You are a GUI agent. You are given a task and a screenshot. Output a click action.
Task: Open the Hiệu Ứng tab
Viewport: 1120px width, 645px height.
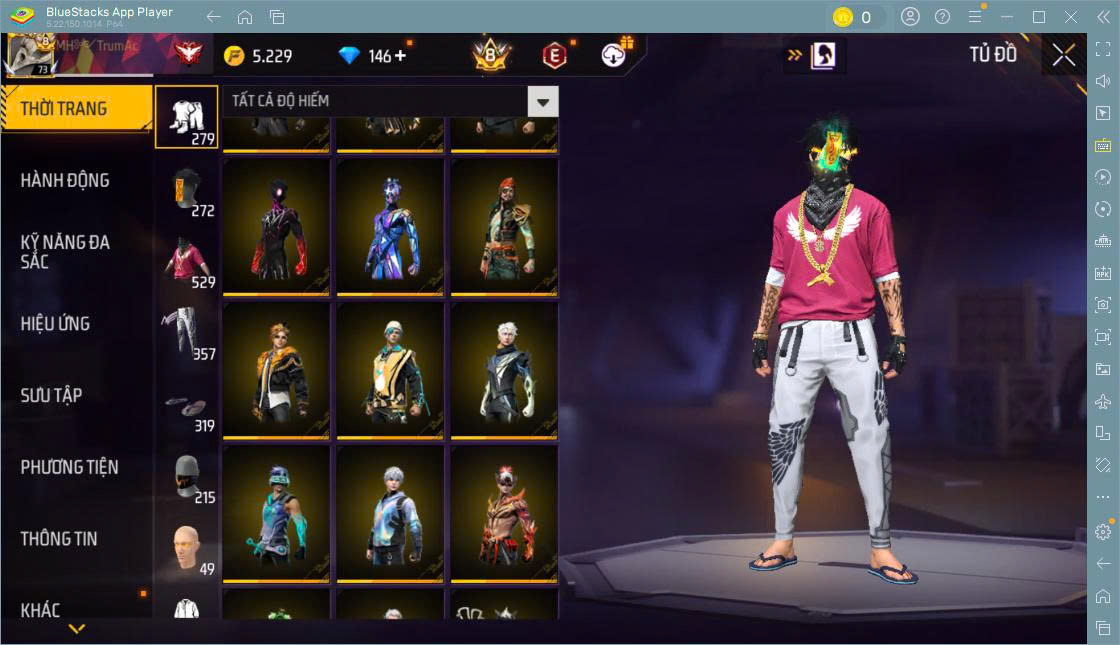click(x=56, y=324)
